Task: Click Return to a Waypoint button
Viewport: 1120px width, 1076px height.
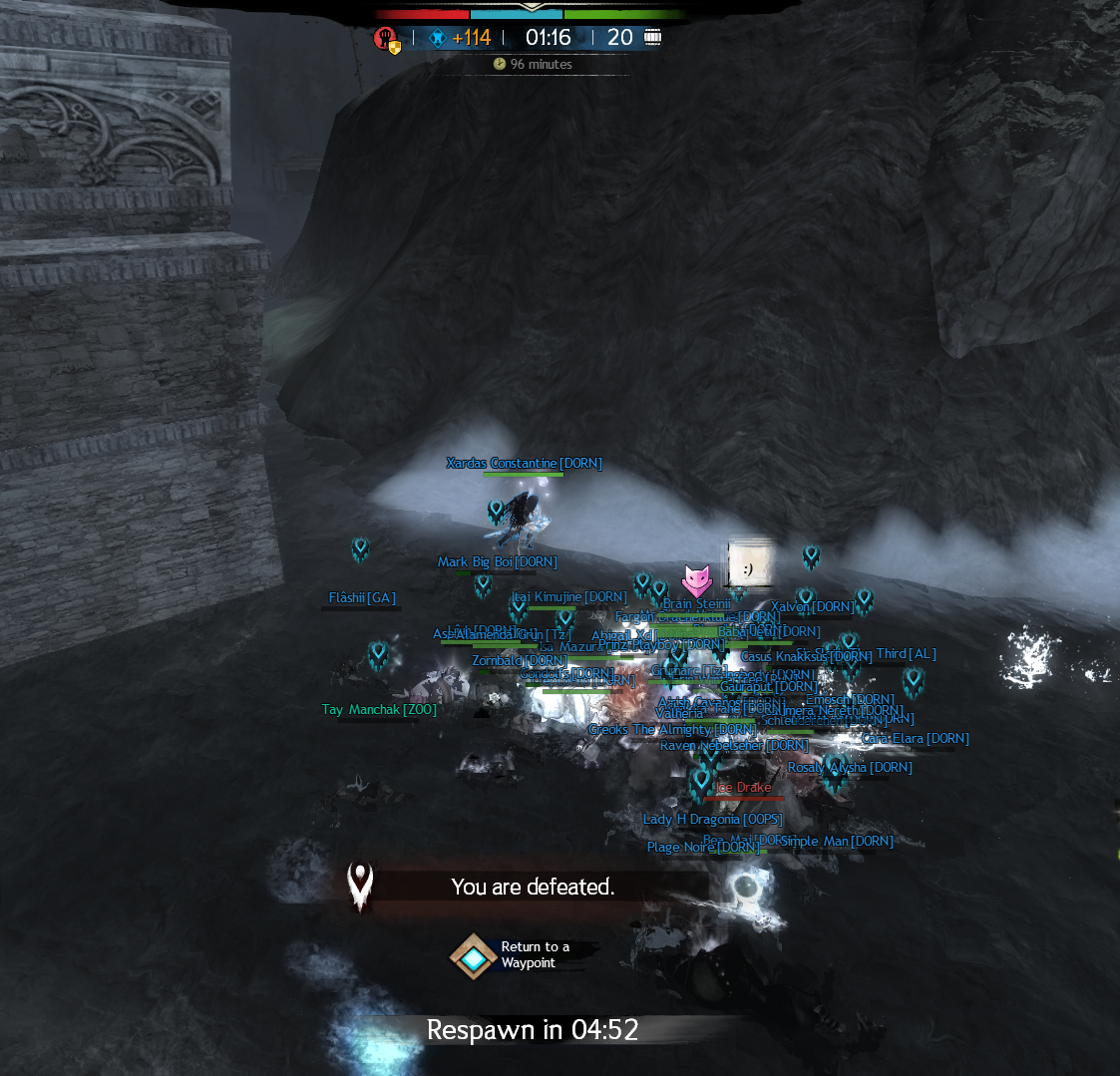Action: 474,957
